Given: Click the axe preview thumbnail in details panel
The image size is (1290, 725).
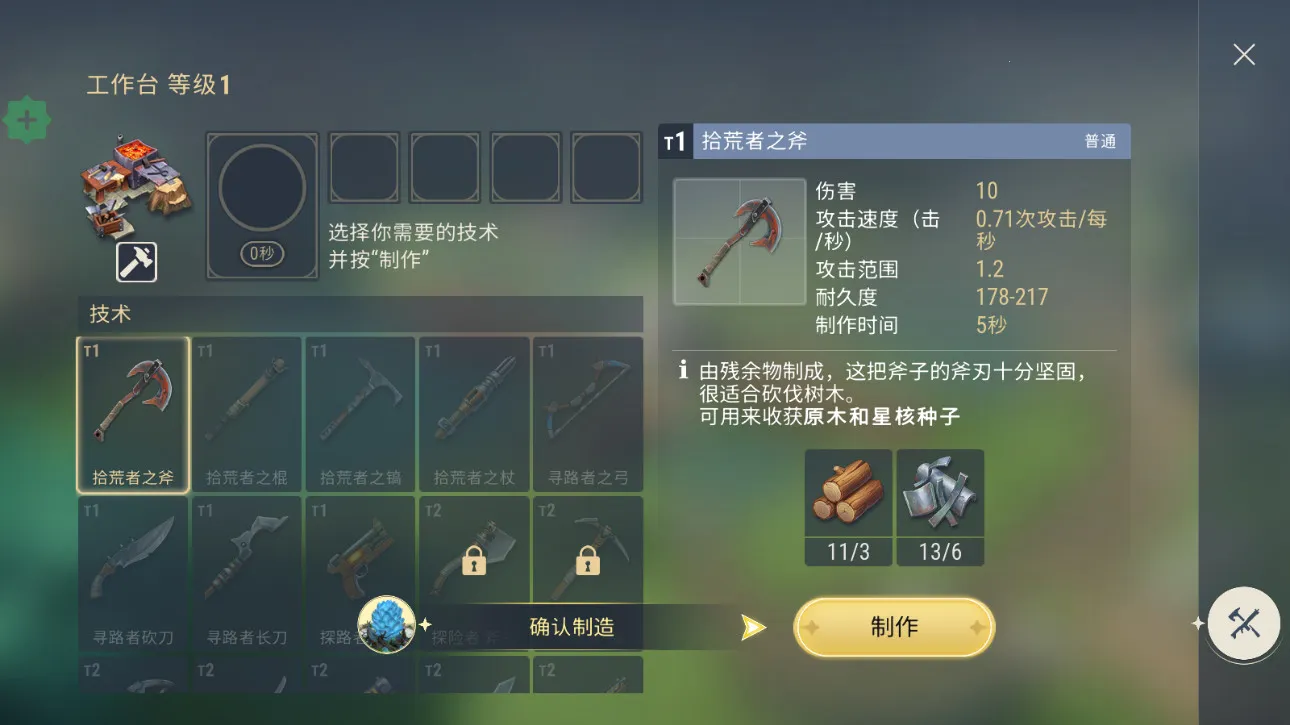Looking at the screenshot, I should click(x=740, y=242).
